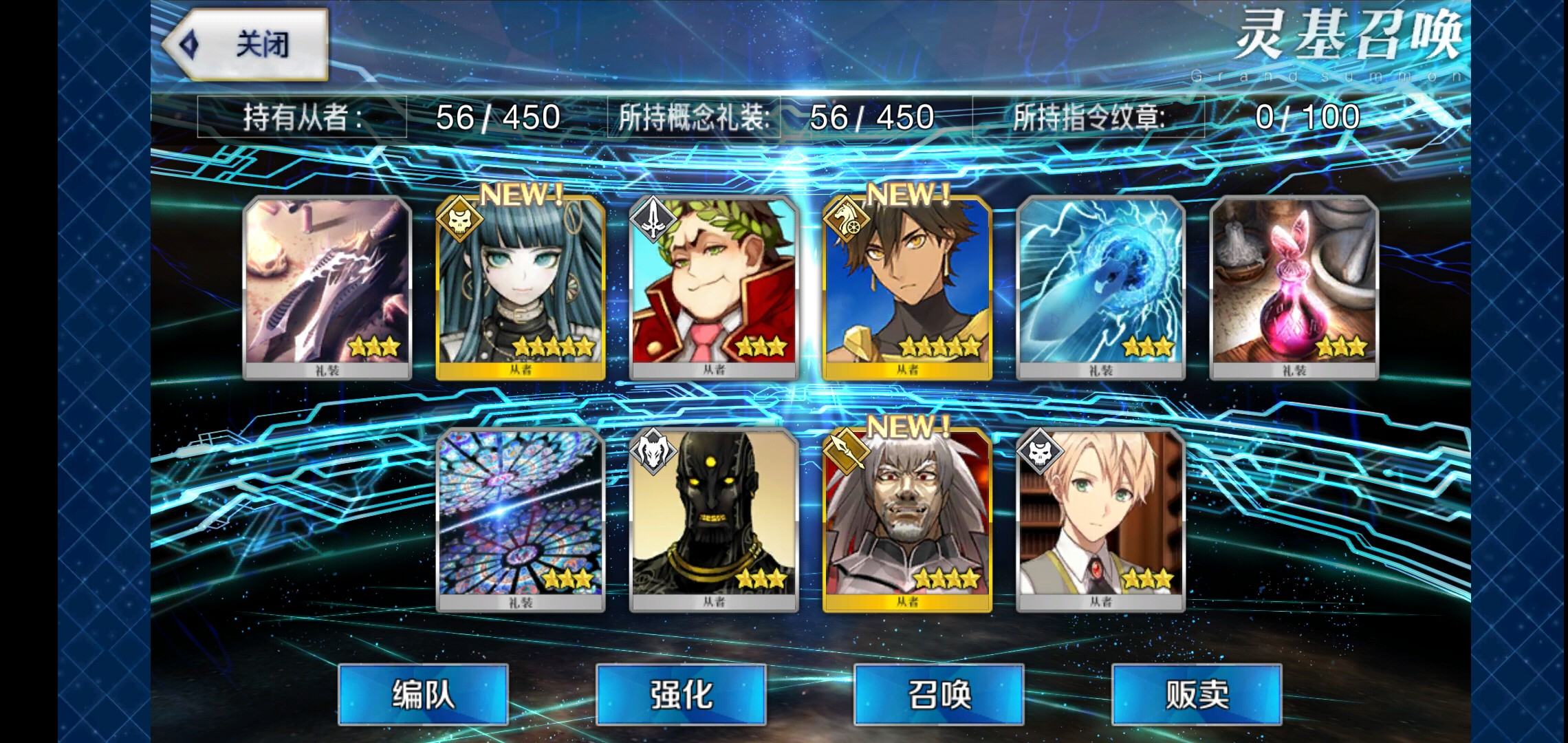Select the laurel-crowned servant in red coat
The image size is (1568, 743).
(x=714, y=288)
